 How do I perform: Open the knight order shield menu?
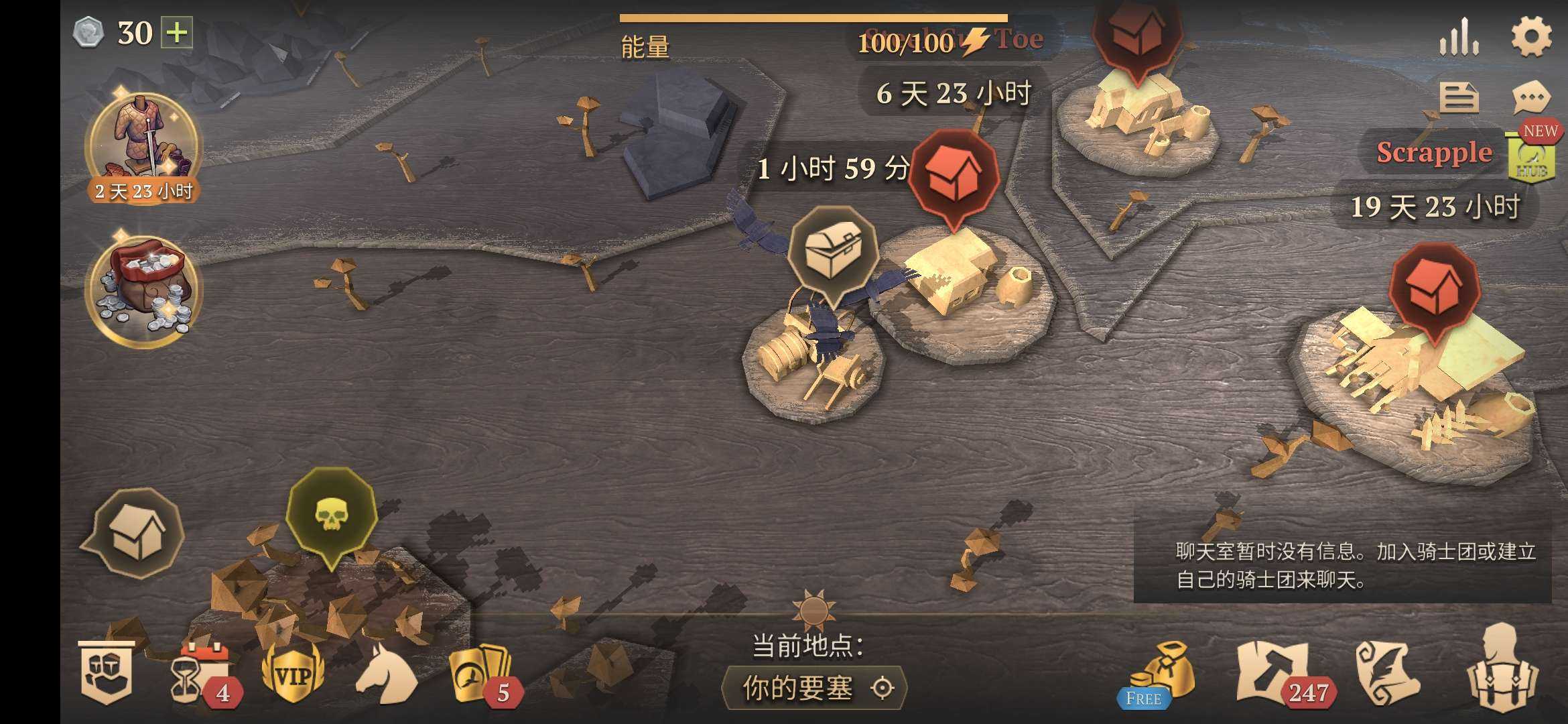tap(106, 673)
